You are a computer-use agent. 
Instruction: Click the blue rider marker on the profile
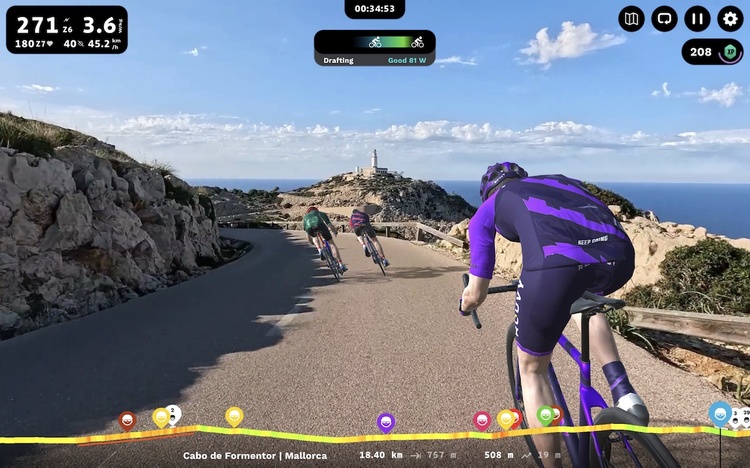click(720, 412)
